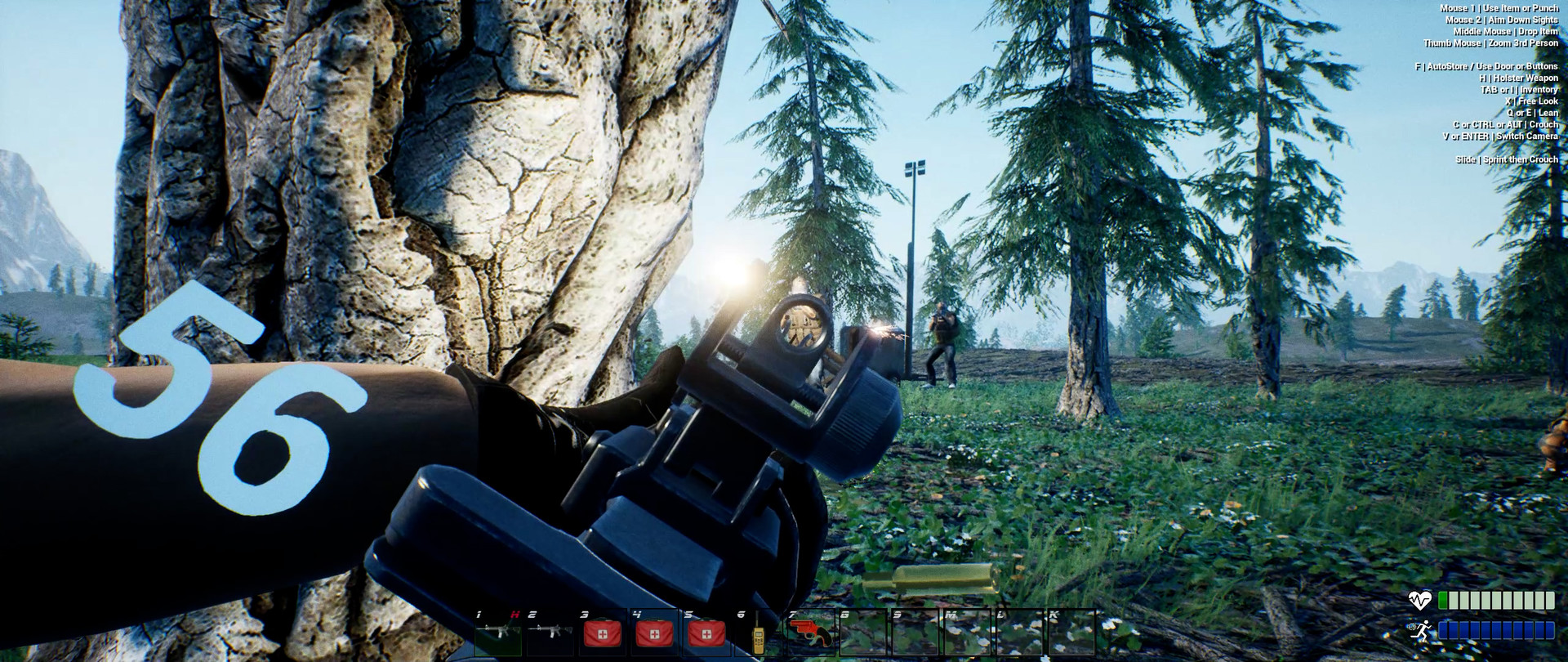This screenshot has width=1568, height=662.
Task: Click the red H holster marker on slot 1
Action: pyautogui.click(x=515, y=613)
